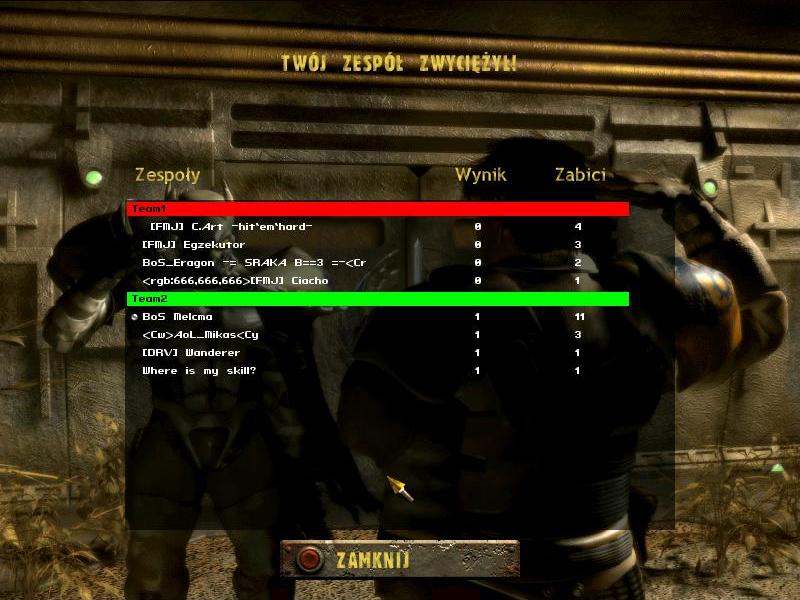Select the [FMJ] Egzekutor player row
Viewport: 800px width, 600px height.
[x=194, y=245]
